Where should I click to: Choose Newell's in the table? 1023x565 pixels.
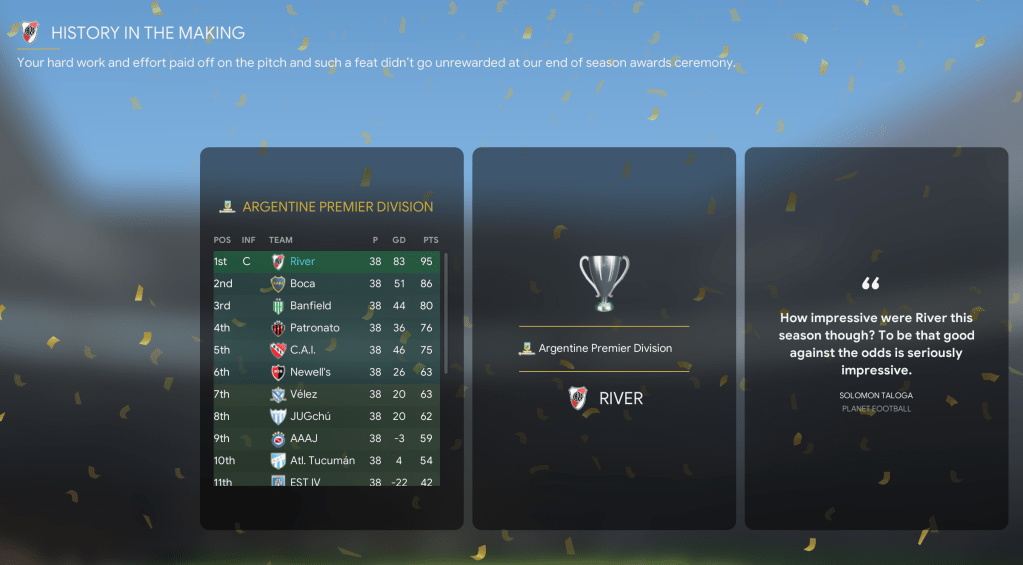coord(310,372)
